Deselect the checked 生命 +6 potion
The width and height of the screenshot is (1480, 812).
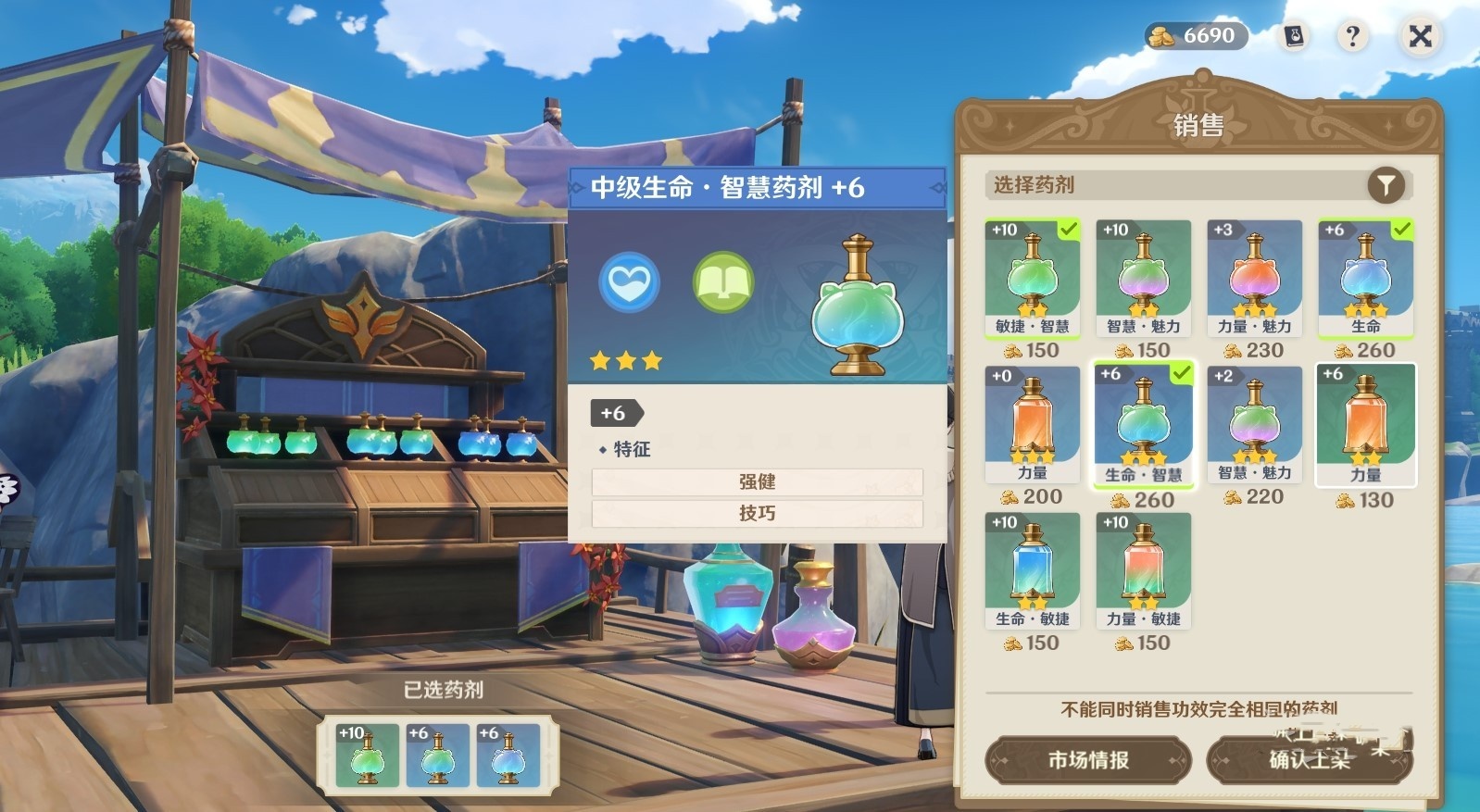point(1365,276)
